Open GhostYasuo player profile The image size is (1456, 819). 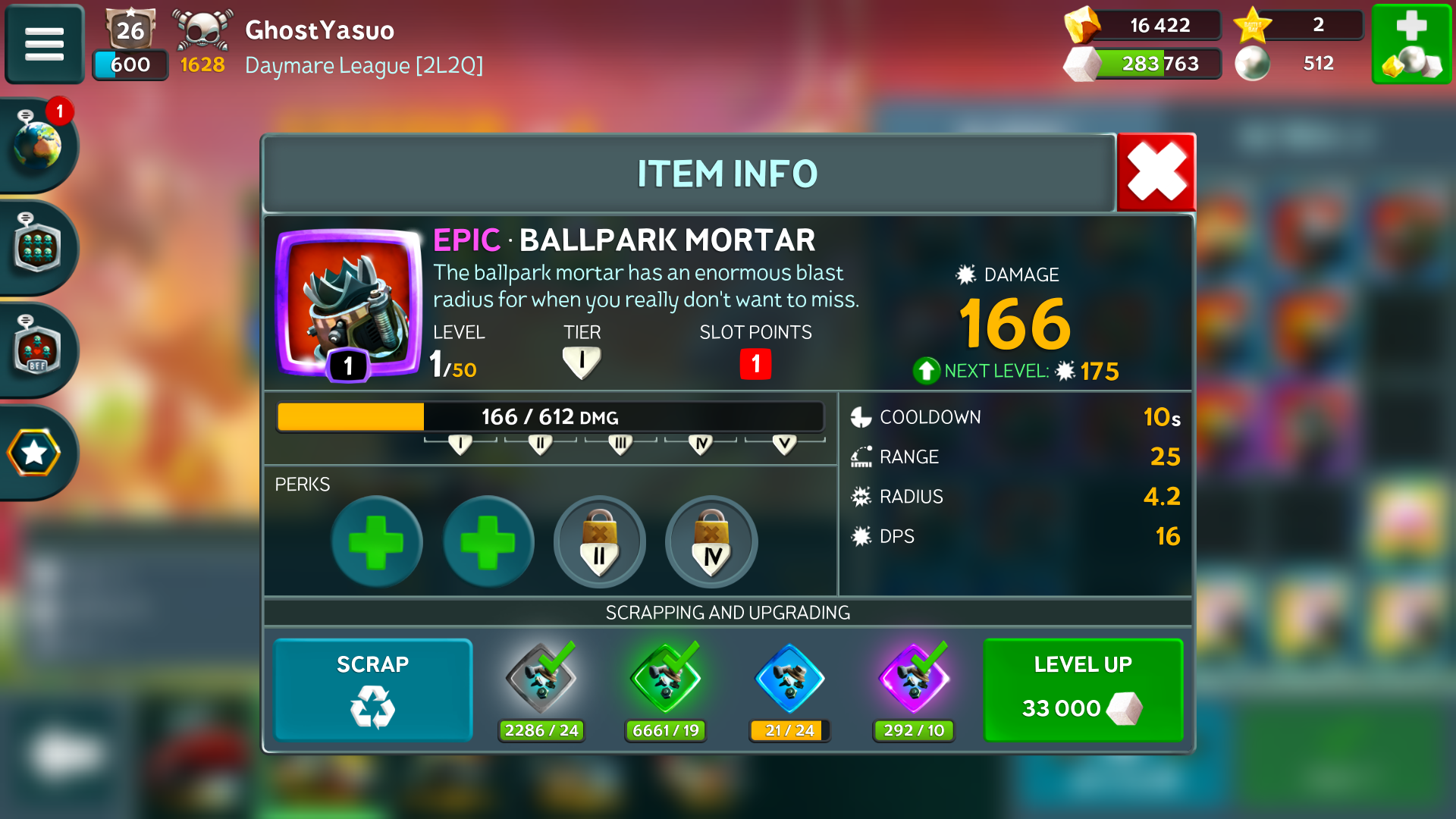click(318, 30)
